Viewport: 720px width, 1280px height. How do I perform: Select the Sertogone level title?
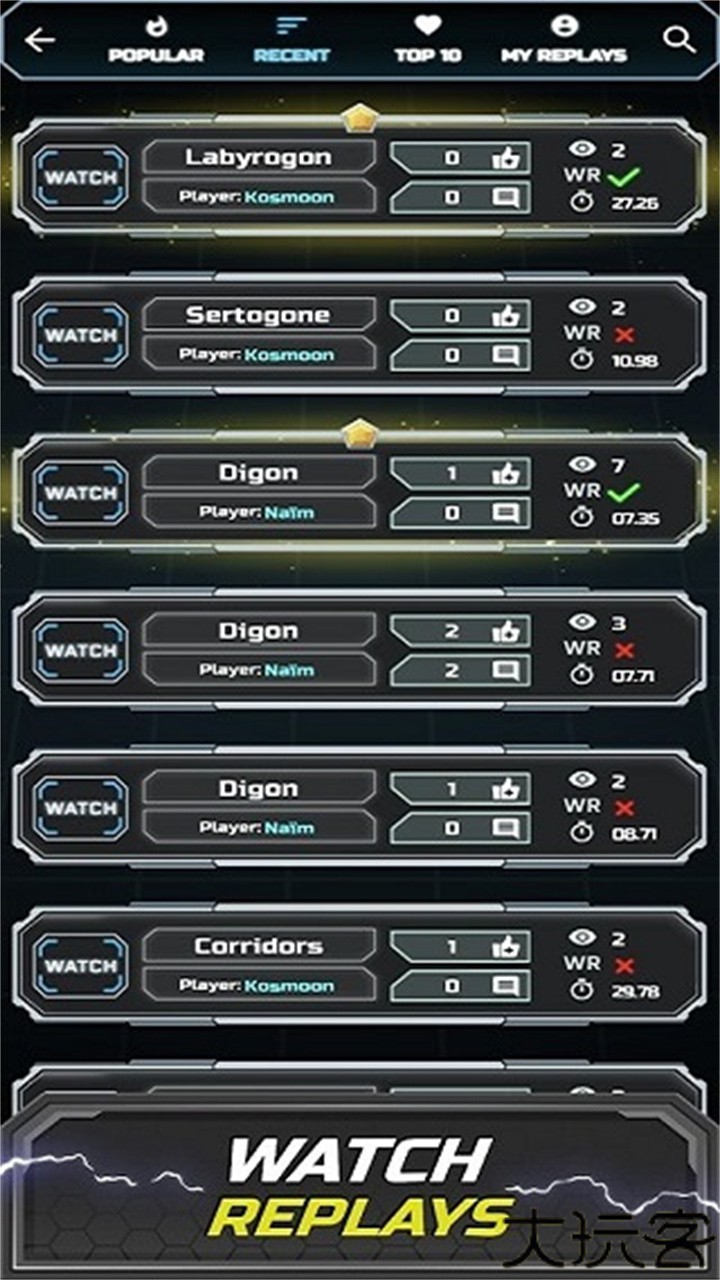tap(258, 315)
